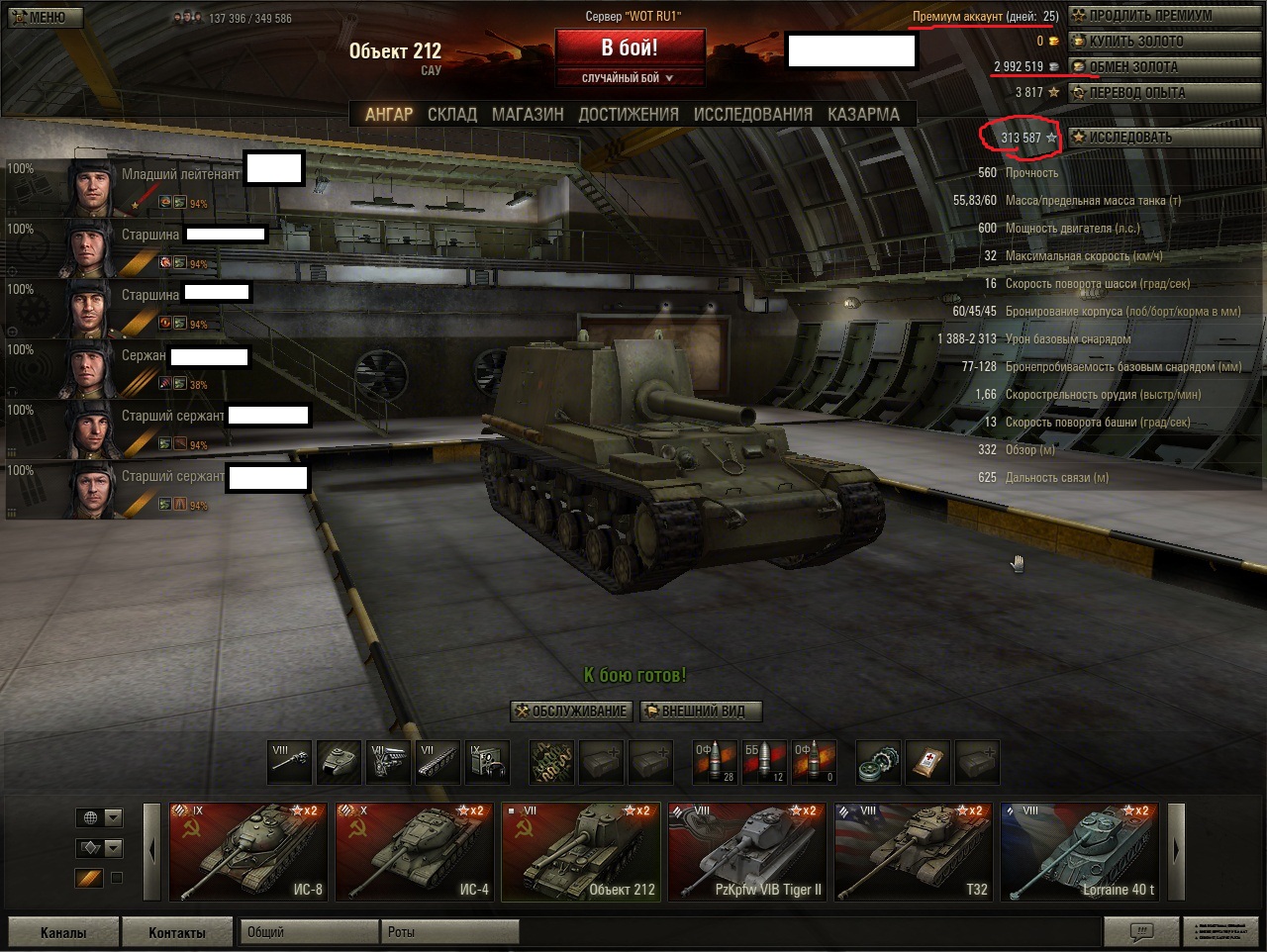The width and height of the screenshot is (1267, 952).
Task: Open the Магазин tab
Action: pyautogui.click(x=528, y=115)
